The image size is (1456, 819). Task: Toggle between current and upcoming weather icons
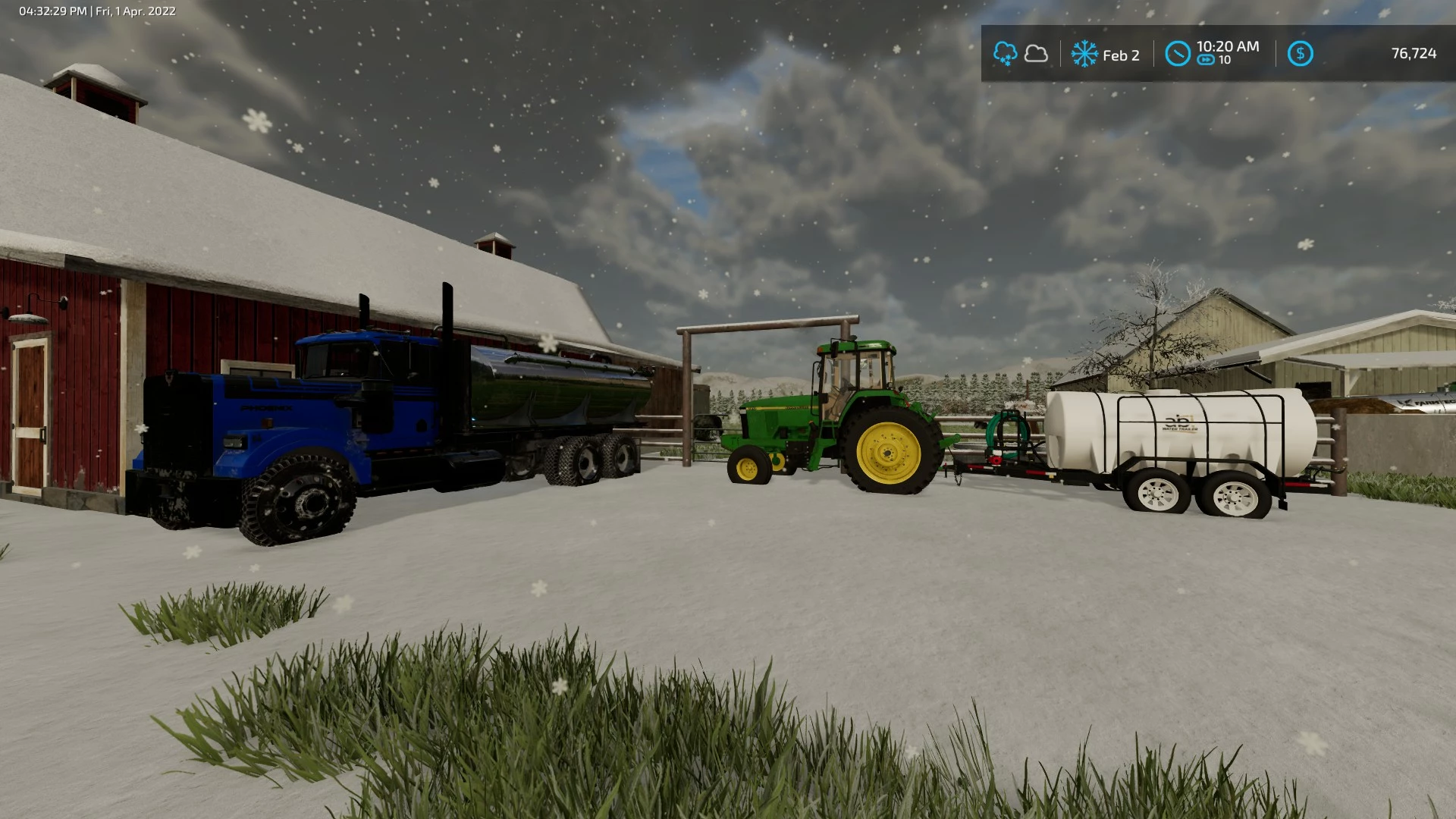point(1020,54)
